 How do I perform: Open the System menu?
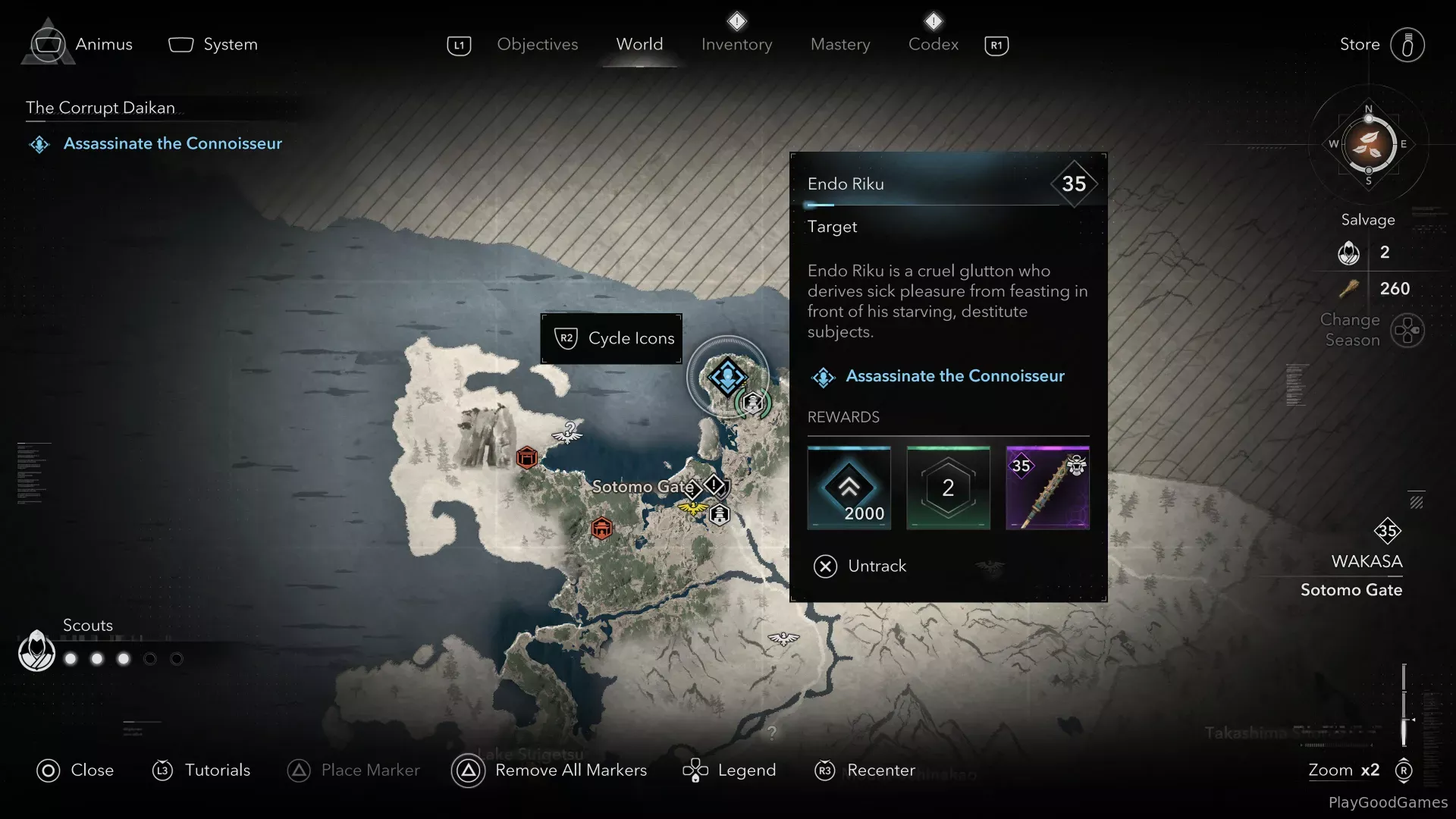[229, 45]
